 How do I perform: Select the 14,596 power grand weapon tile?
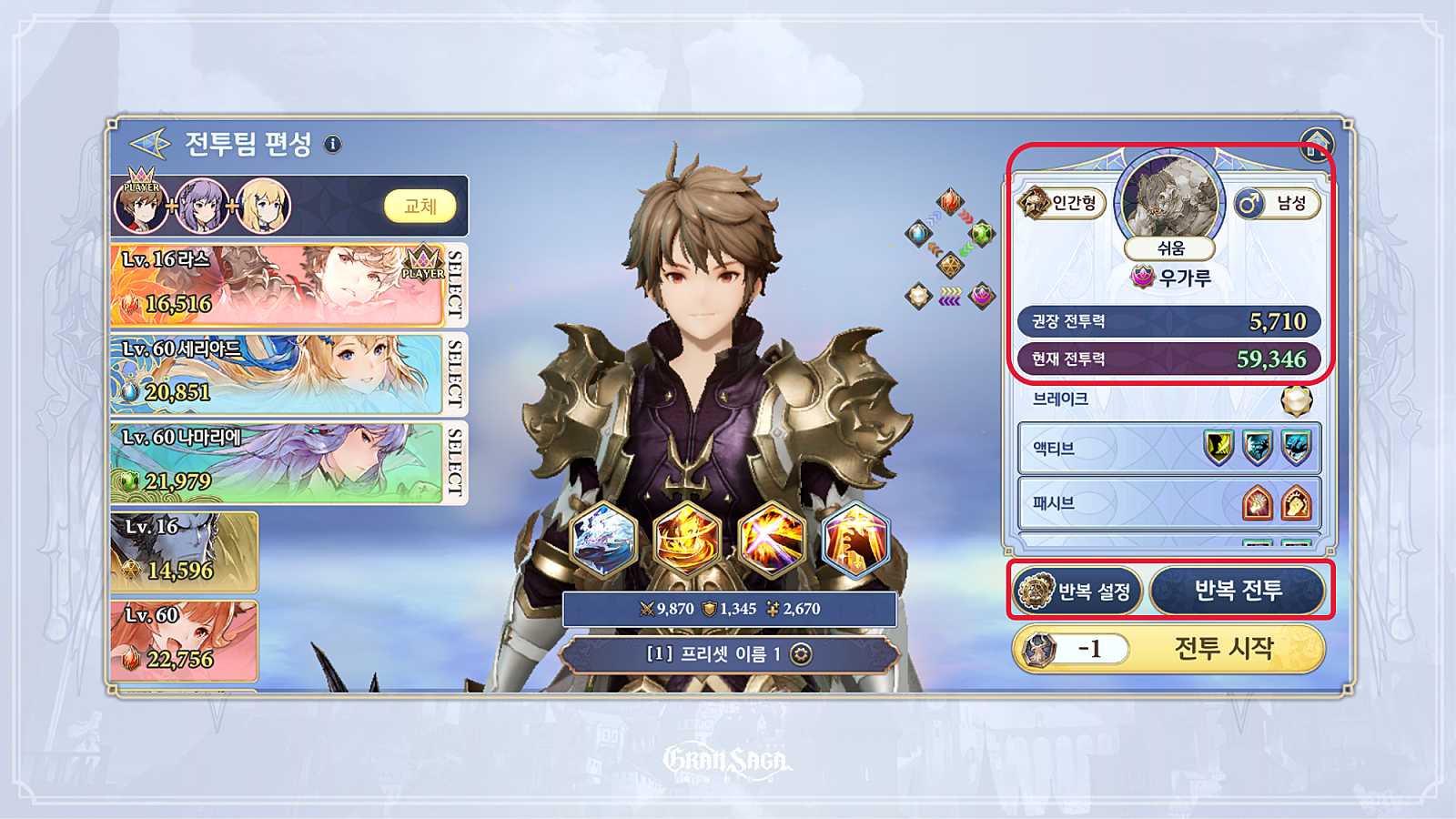tap(184, 551)
